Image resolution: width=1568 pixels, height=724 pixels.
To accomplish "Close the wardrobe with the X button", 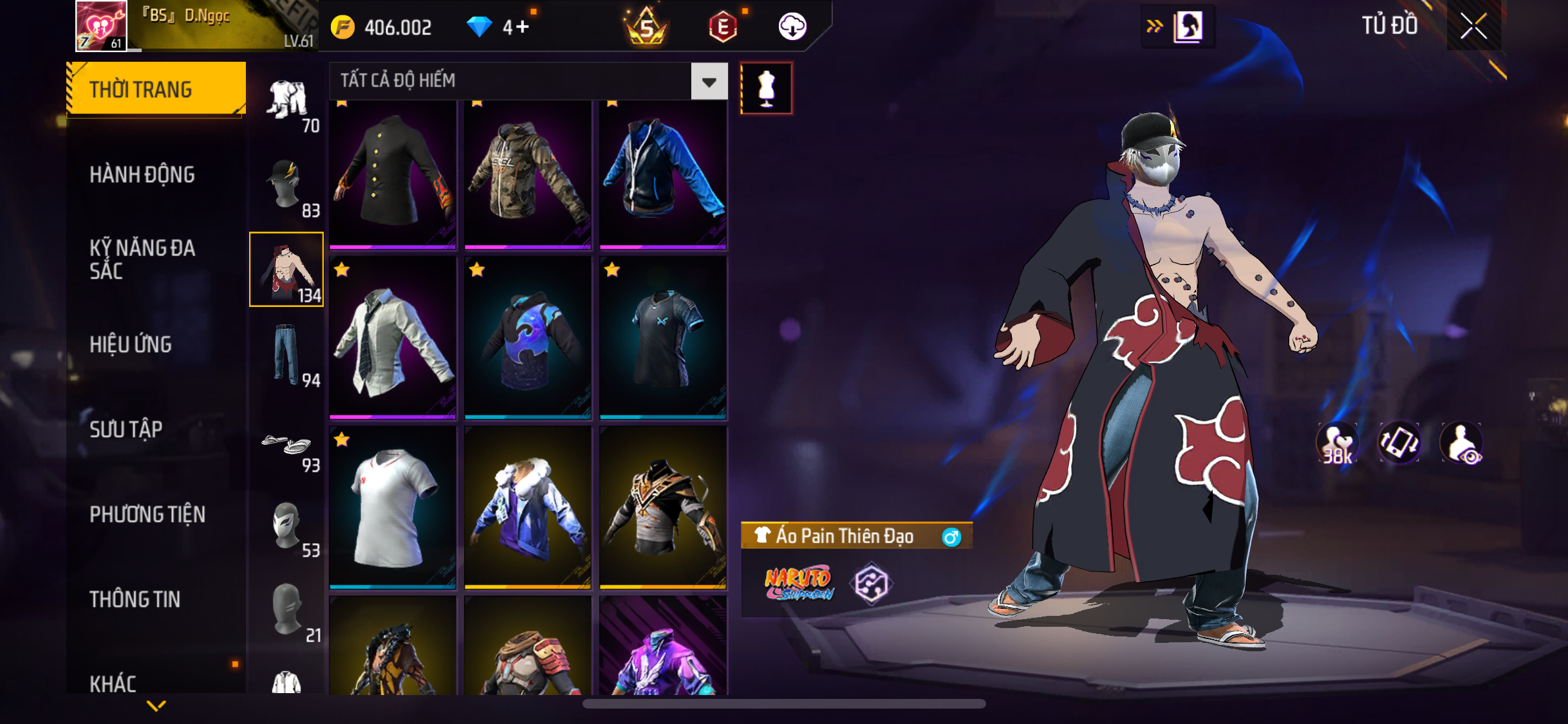I will point(1473,26).
